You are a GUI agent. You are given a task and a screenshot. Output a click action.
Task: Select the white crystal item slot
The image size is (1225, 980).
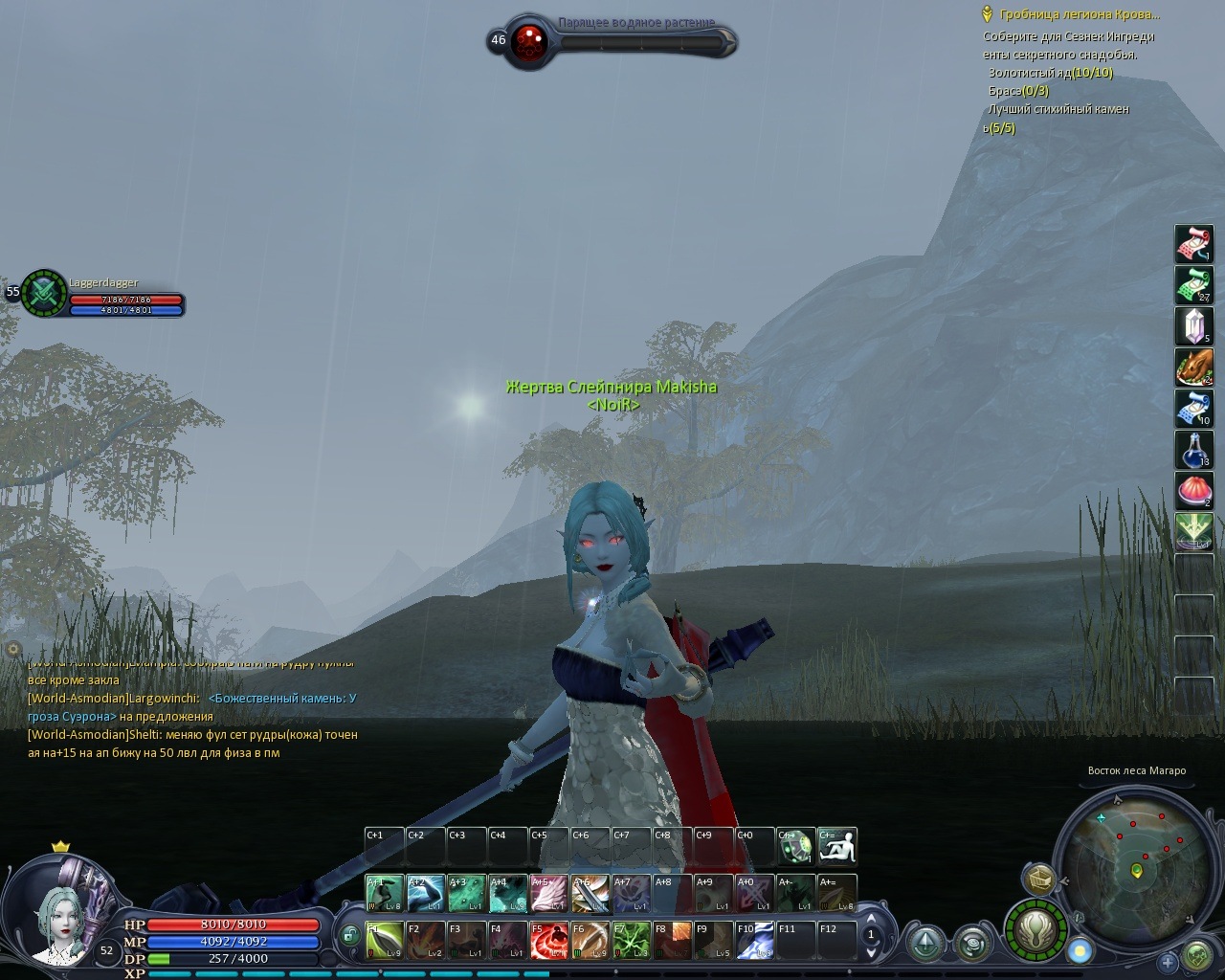(x=1193, y=326)
